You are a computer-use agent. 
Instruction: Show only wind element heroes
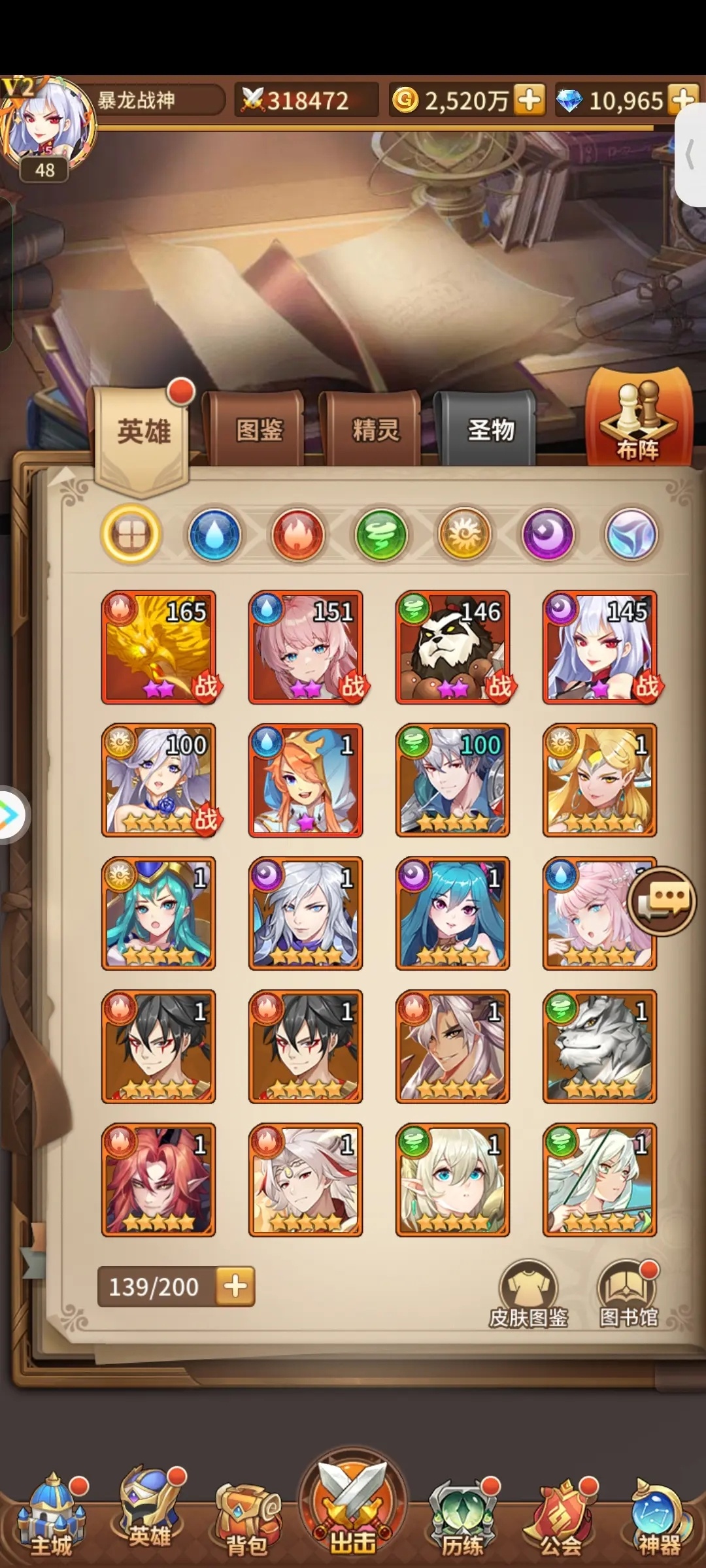coord(381,534)
